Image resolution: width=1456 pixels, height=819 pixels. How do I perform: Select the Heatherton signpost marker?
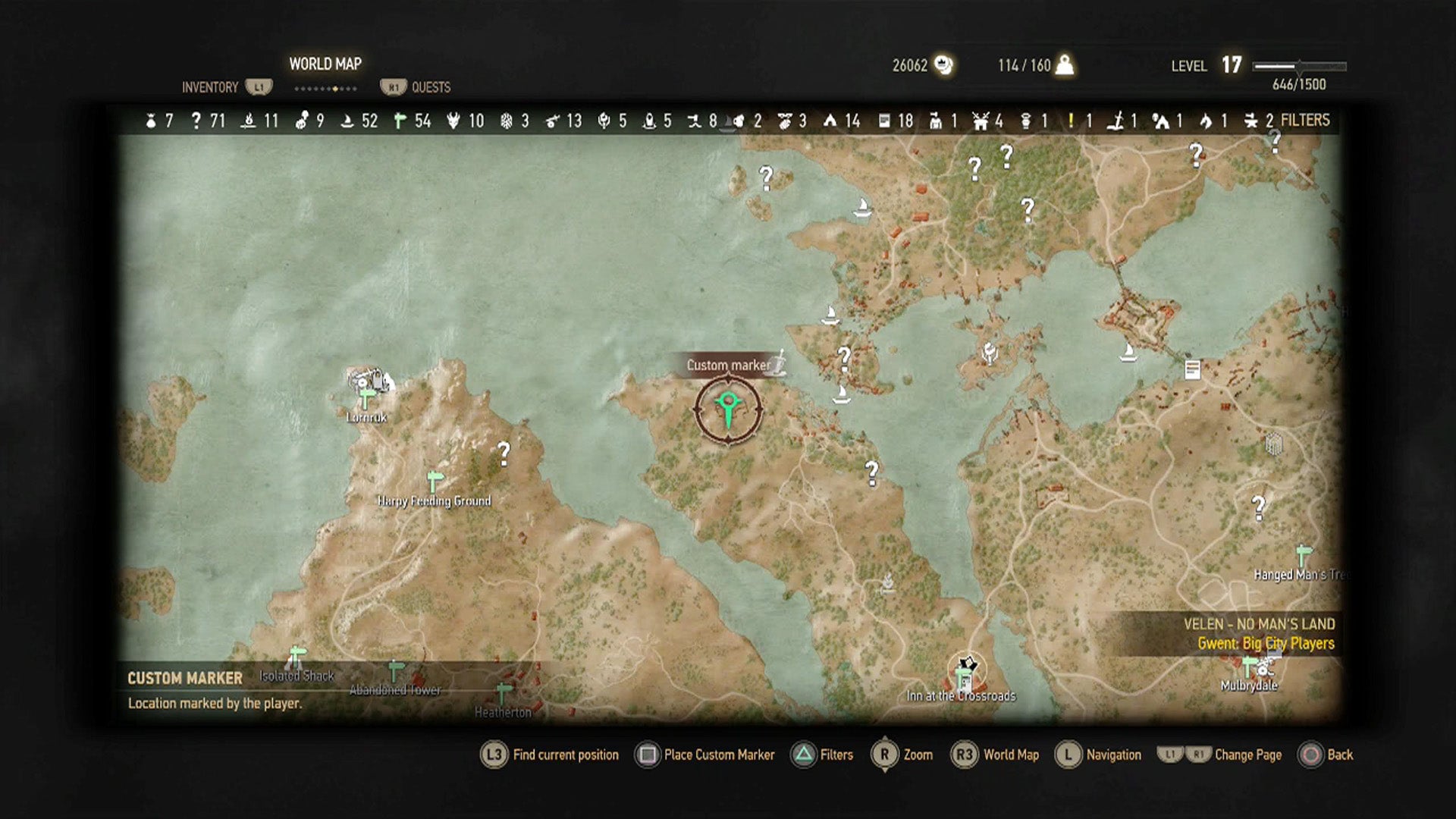(x=503, y=693)
